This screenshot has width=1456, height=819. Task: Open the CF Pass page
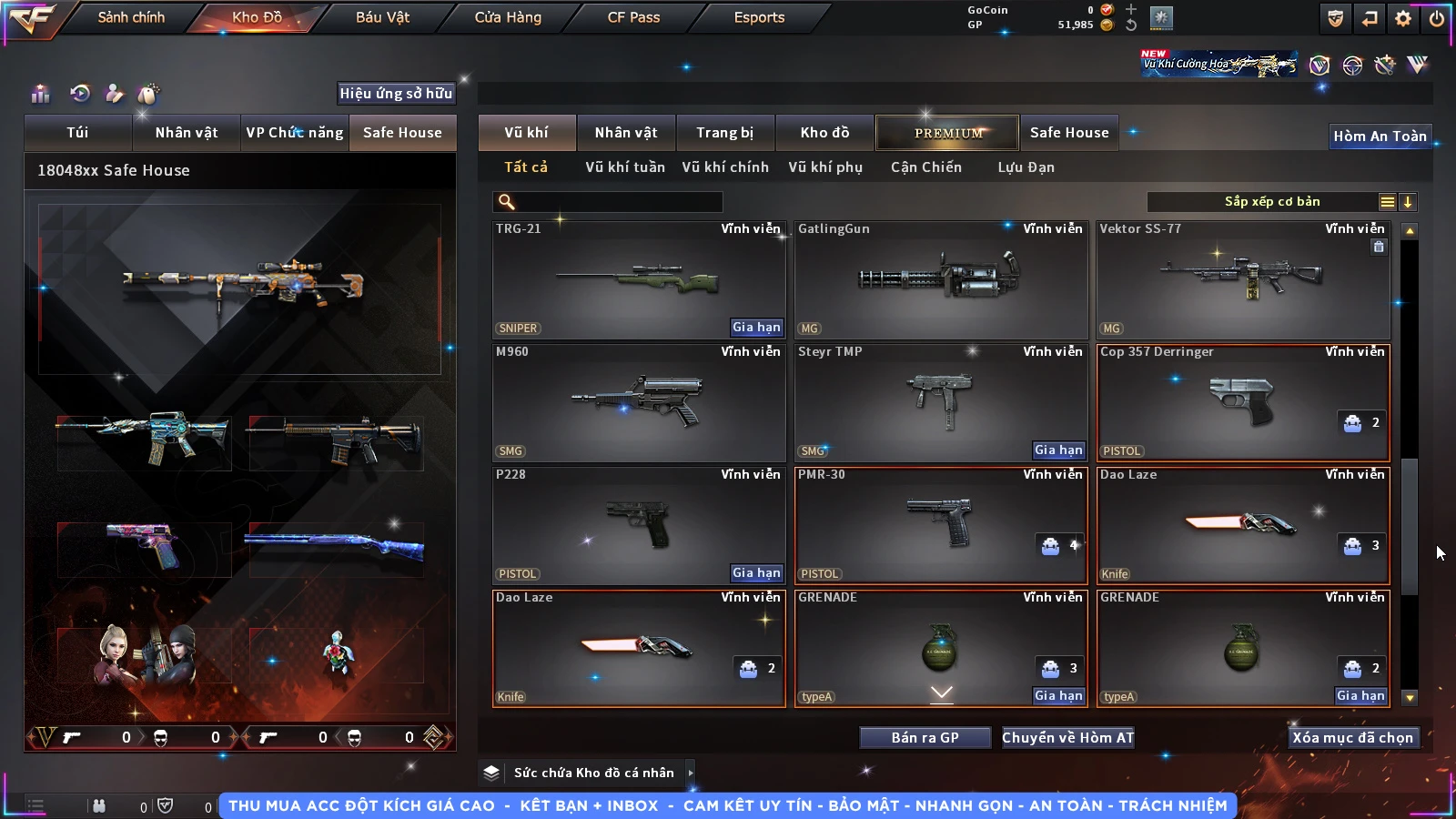[633, 17]
